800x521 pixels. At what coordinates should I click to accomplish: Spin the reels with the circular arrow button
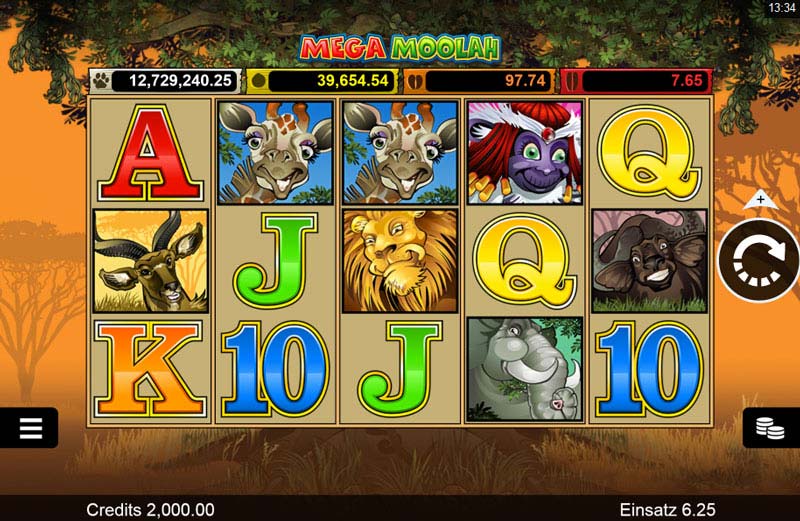759,260
